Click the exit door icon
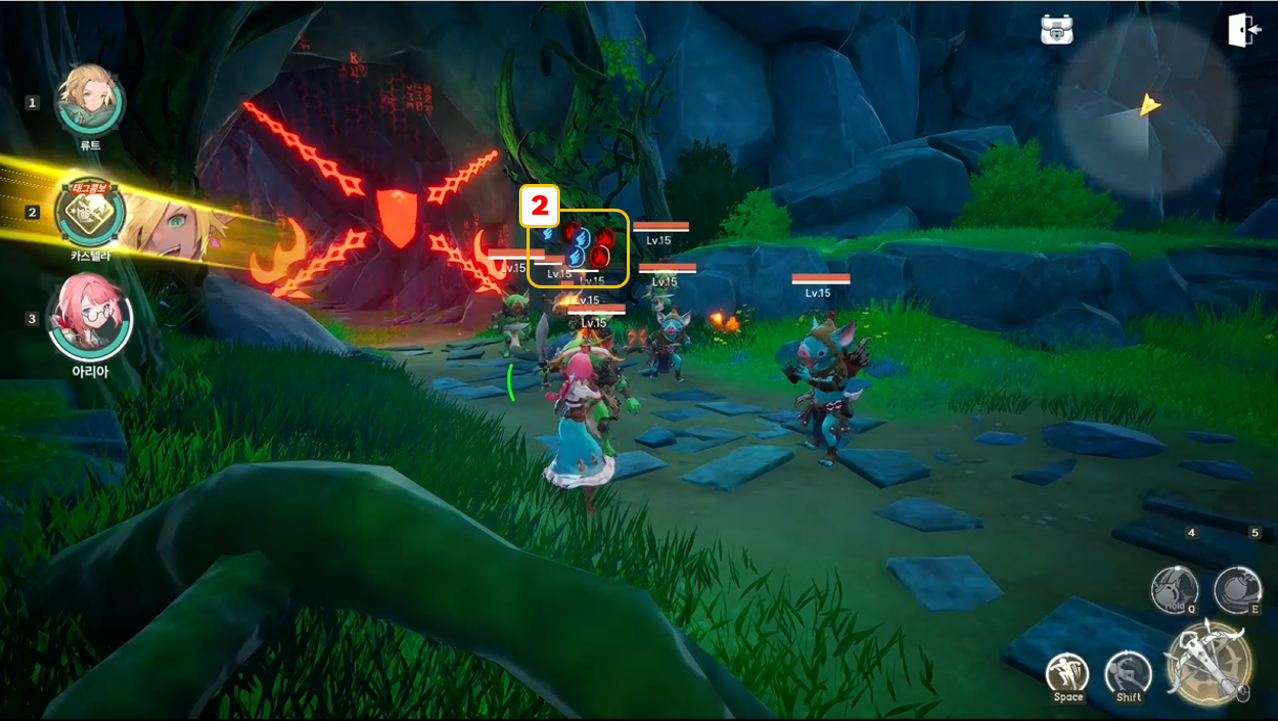Viewport: 1278px width, 721px height. point(1244,30)
